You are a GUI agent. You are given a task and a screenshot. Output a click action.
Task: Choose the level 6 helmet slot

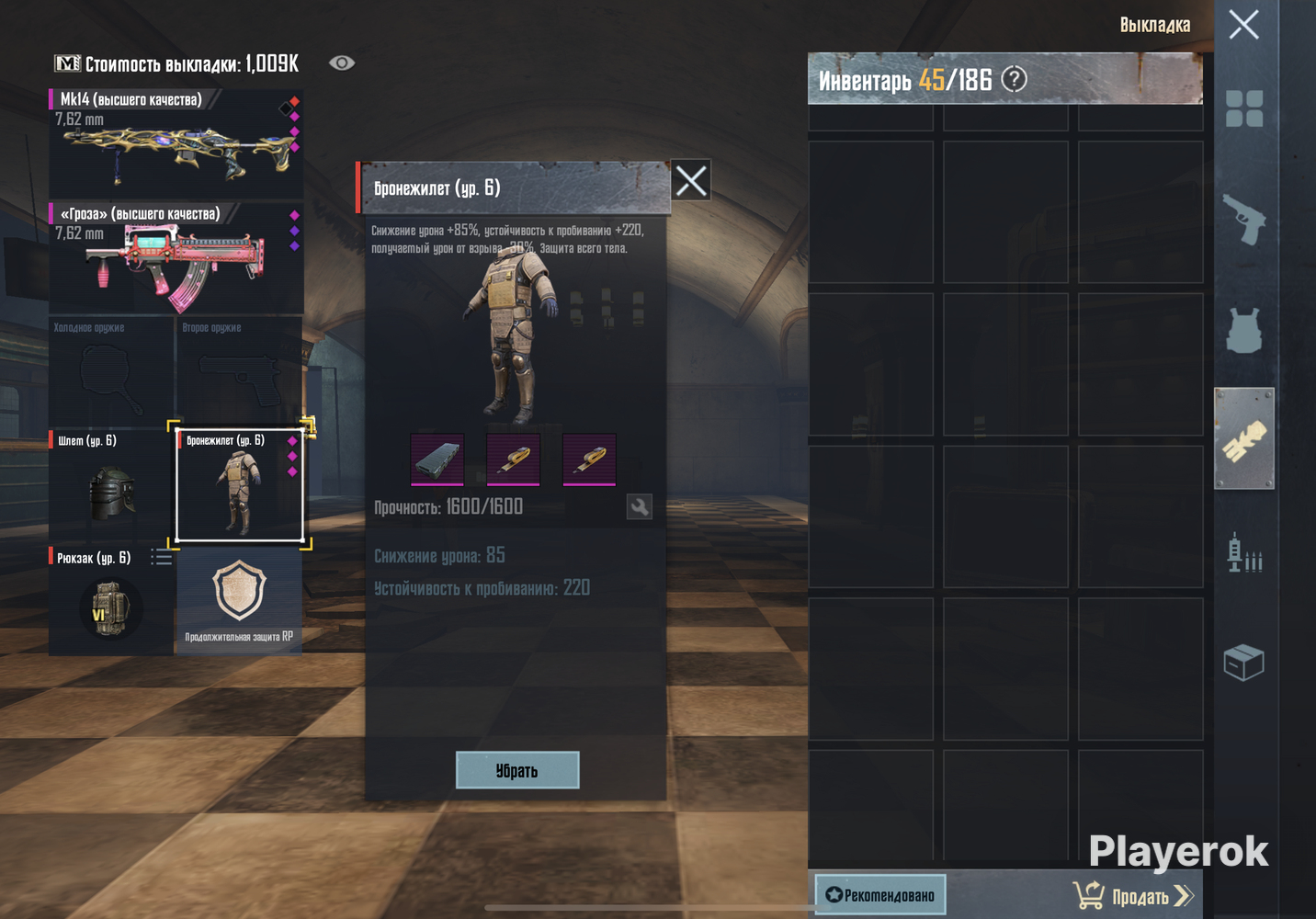tap(110, 484)
